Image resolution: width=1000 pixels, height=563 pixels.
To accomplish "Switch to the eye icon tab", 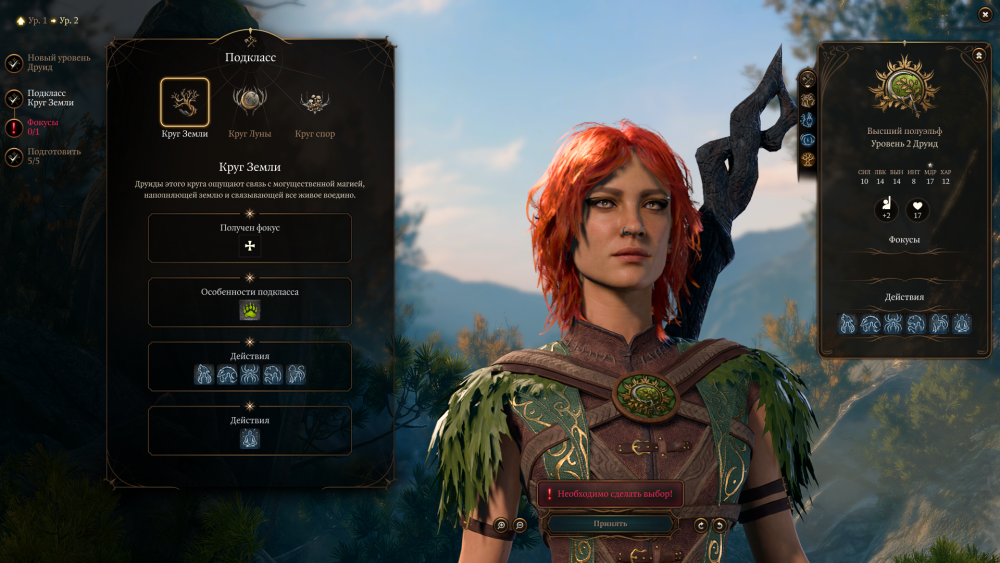I will point(807,140).
